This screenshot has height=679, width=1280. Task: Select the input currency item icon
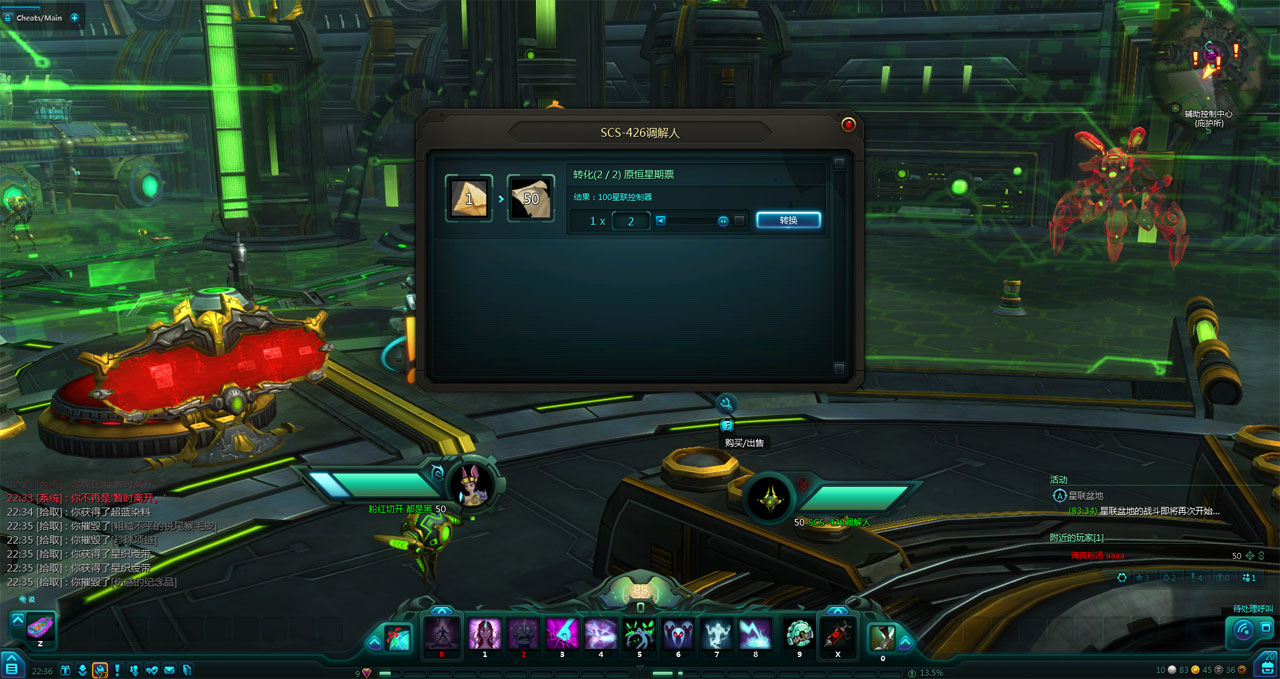click(469, 198)
